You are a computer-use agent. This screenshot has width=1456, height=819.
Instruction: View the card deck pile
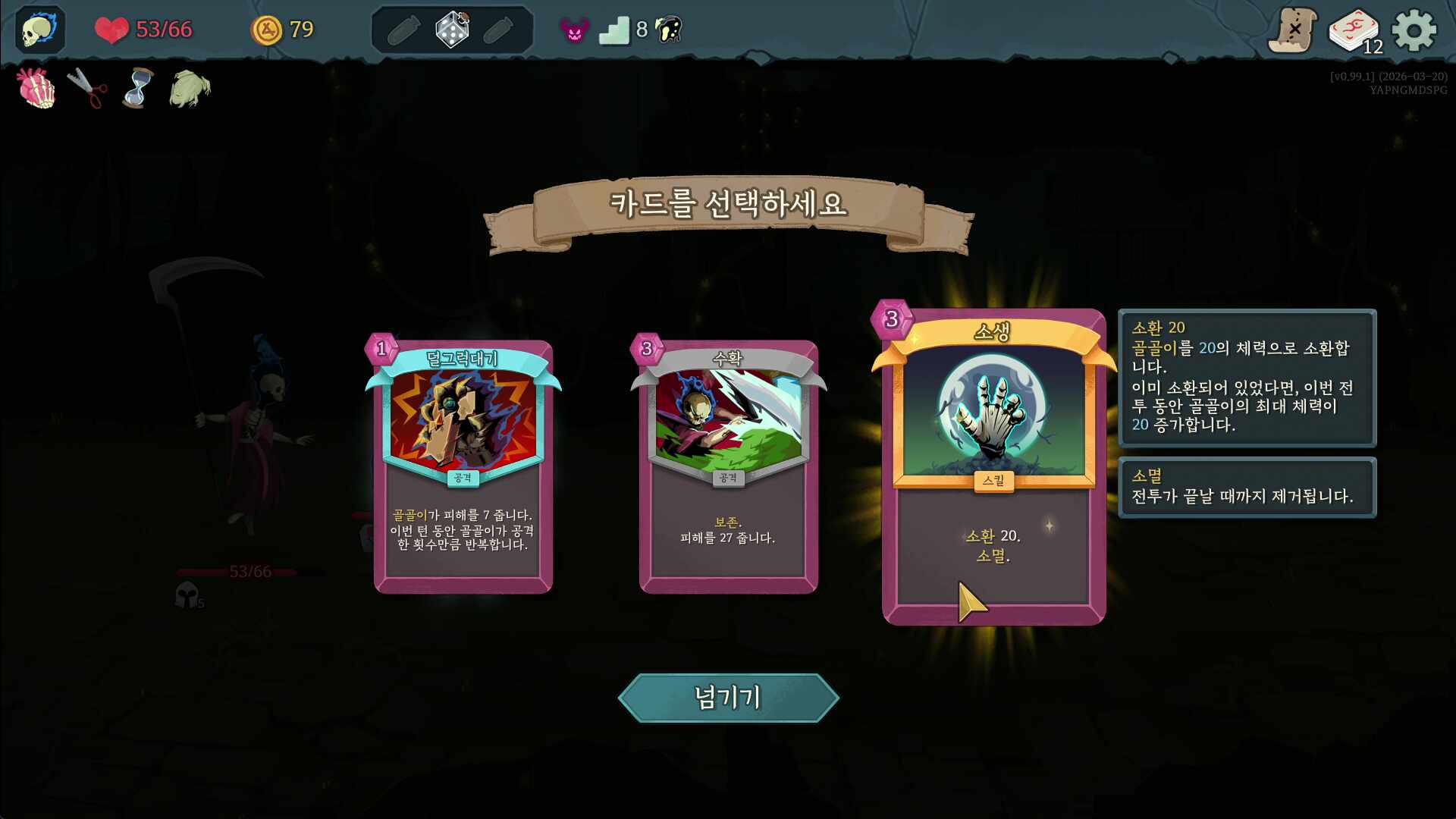click(x=1354, y=32)
